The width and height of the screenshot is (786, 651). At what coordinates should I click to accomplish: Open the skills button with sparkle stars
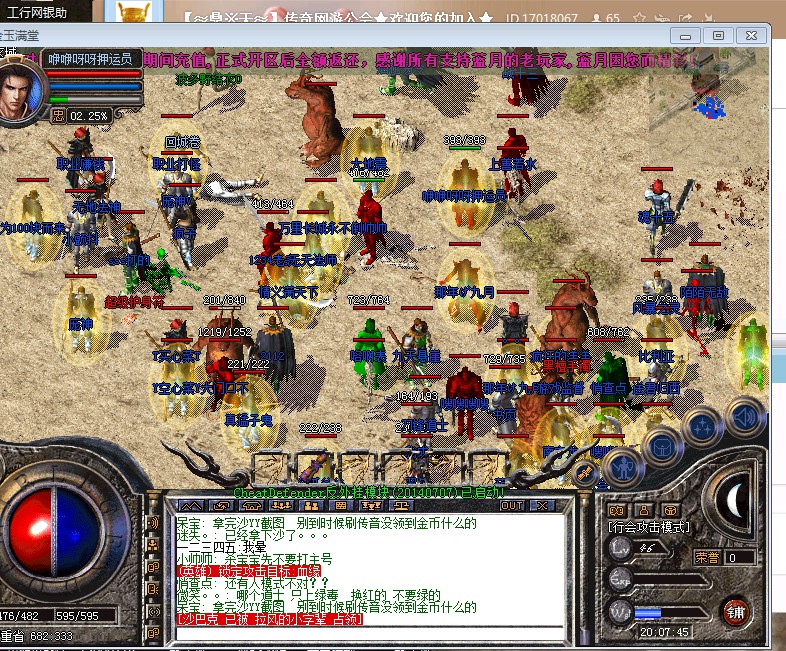702,425
